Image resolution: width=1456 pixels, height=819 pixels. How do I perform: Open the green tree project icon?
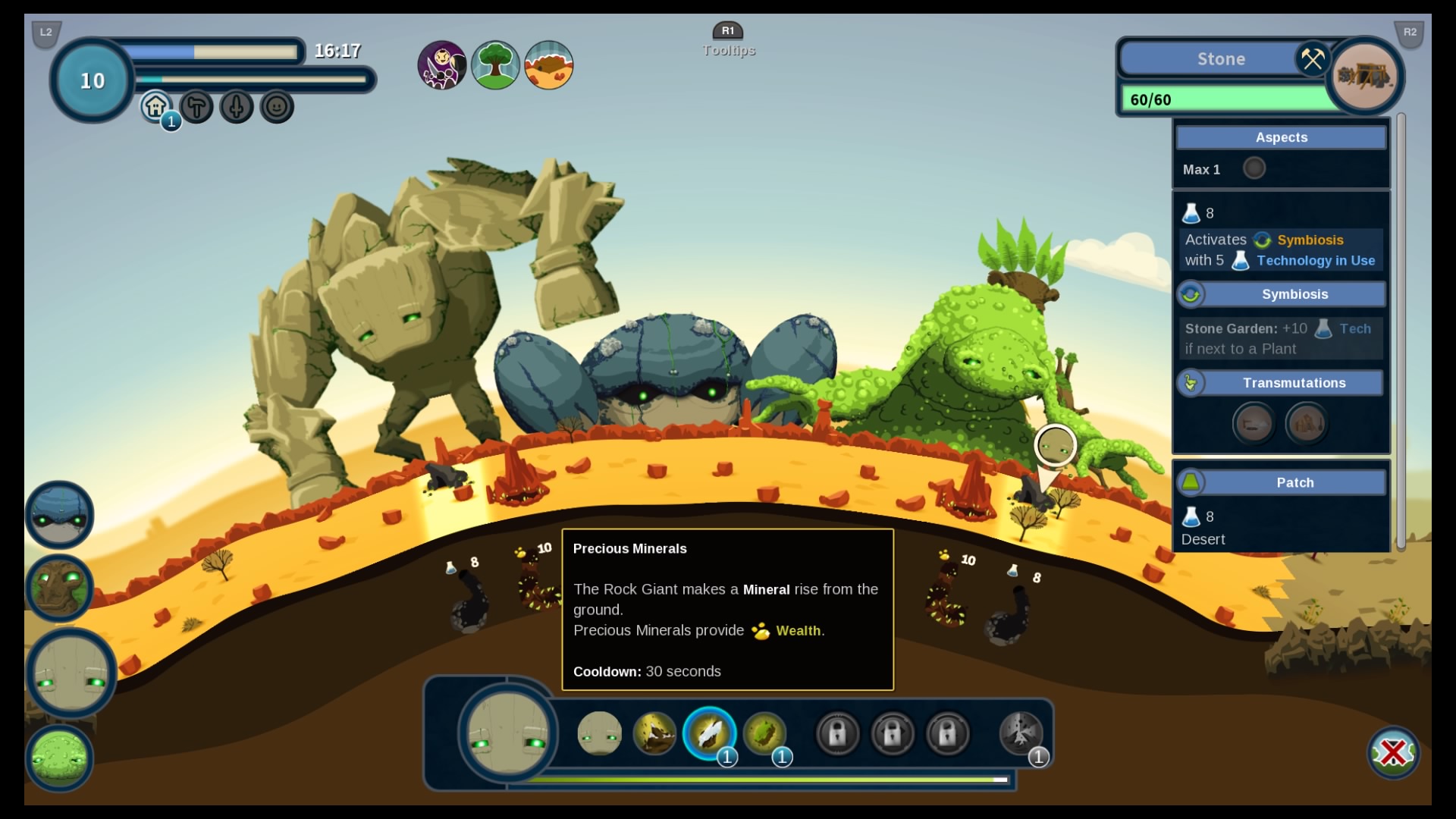click(x=495, y=65)
